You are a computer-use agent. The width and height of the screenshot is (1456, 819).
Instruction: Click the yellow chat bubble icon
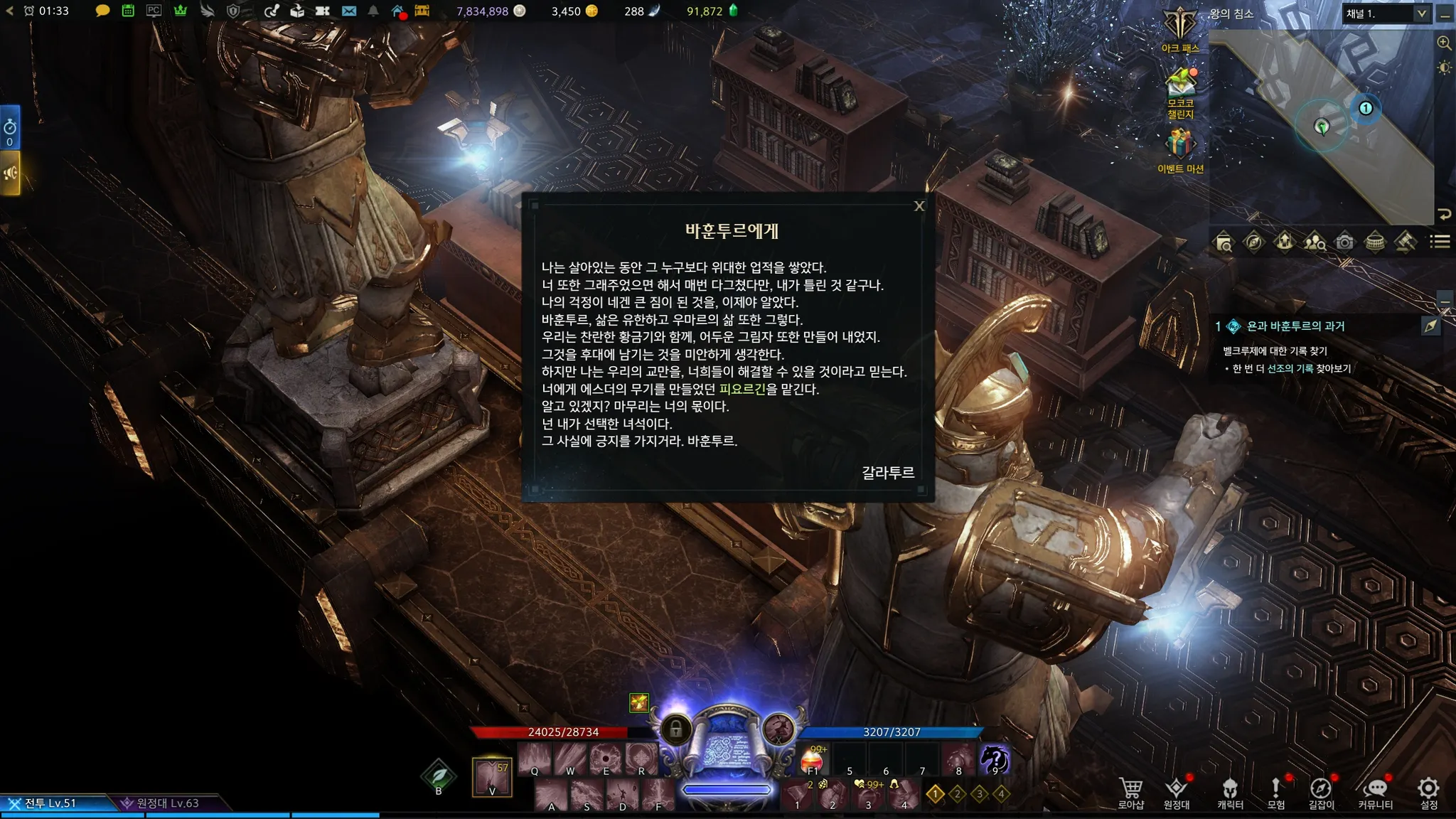pos(102,11)
